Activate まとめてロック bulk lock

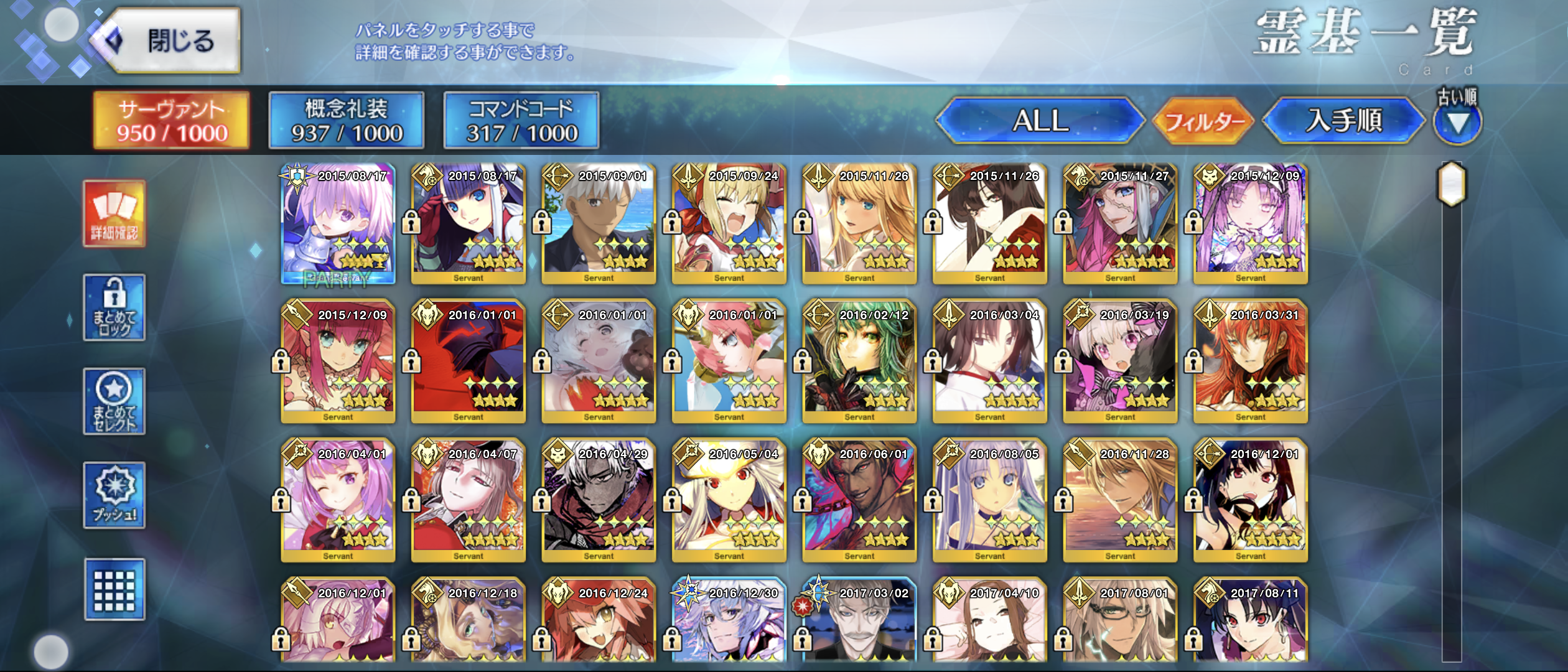[114, 307]
